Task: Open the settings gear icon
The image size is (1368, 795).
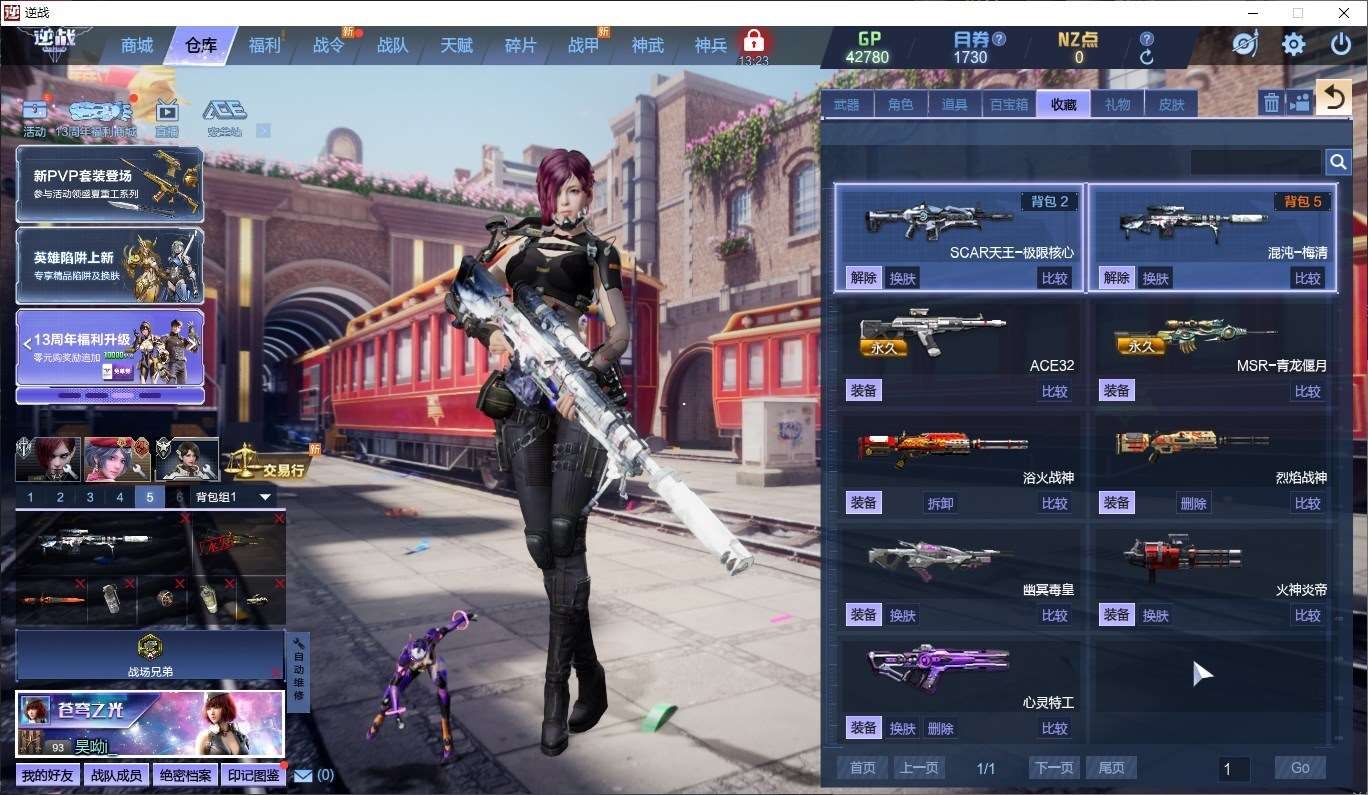Action: tap(1293, 45)
